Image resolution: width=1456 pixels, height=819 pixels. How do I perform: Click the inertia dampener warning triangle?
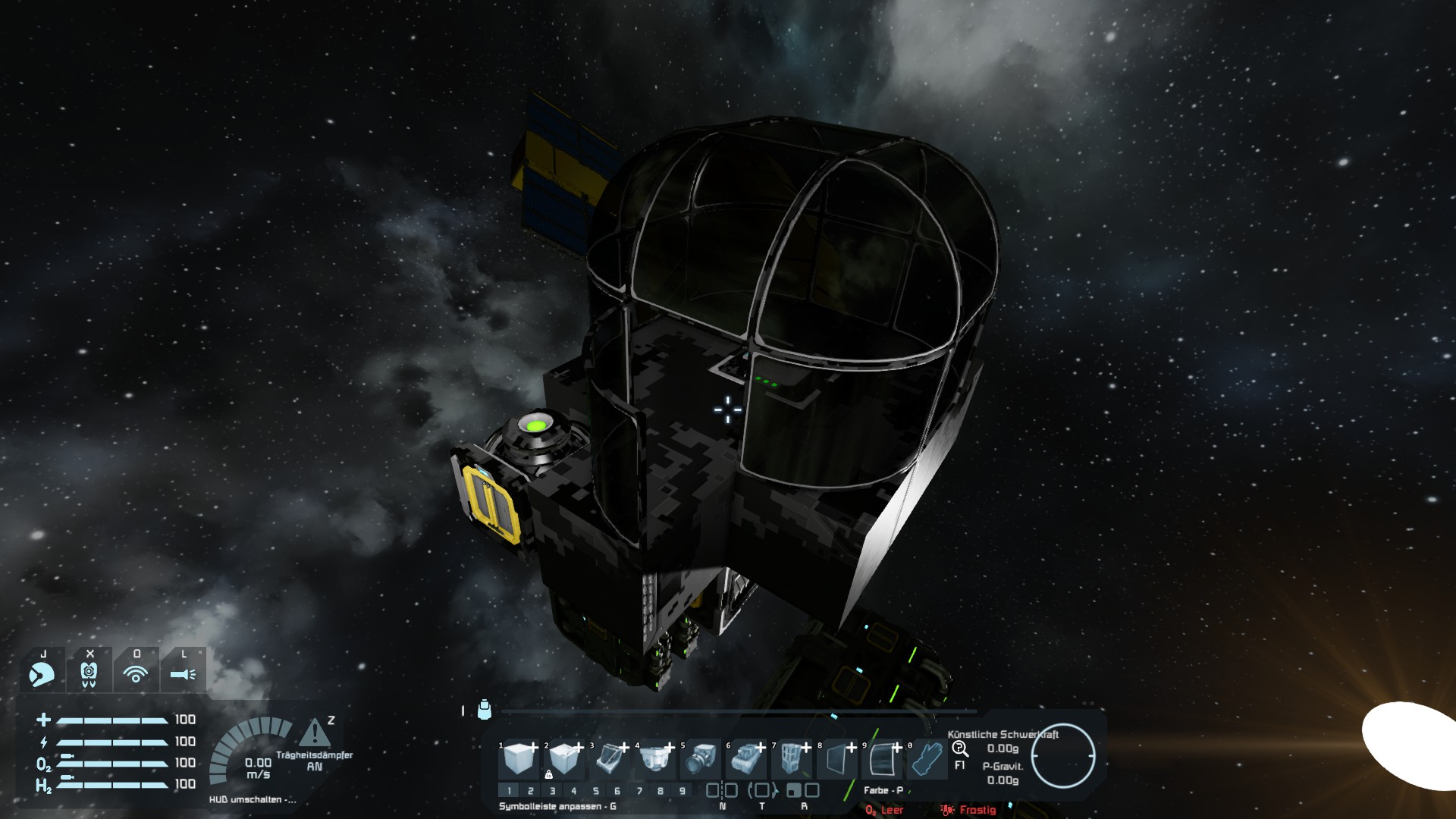click(314, 733)
